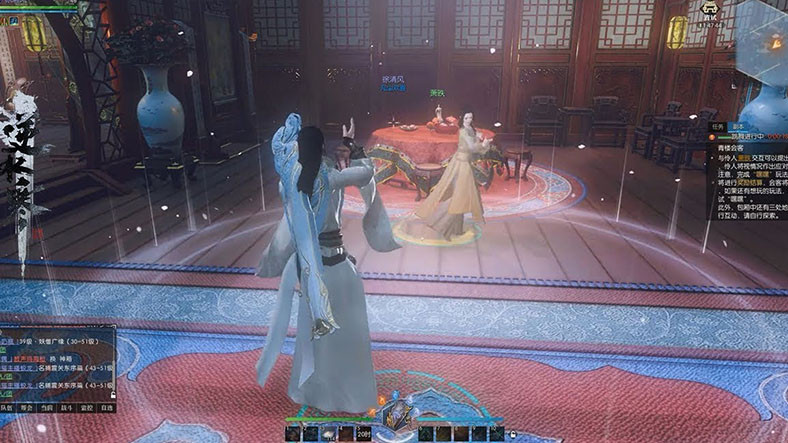Open the 帮会 chat channel tab
The width and height of the screenshot is (788, 443).
[27, 408]
